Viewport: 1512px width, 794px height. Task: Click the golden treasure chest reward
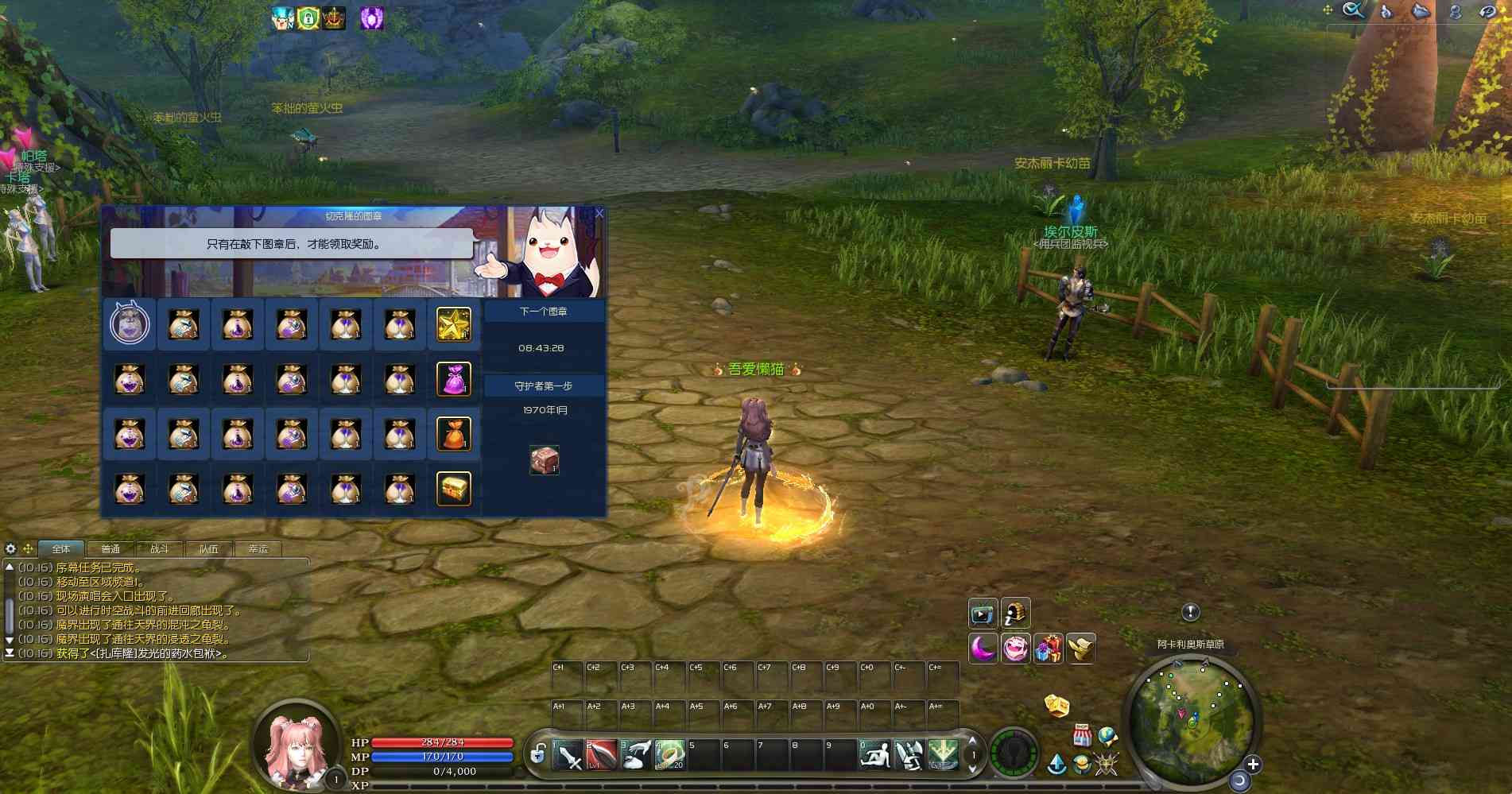click(x=454, y=489)
